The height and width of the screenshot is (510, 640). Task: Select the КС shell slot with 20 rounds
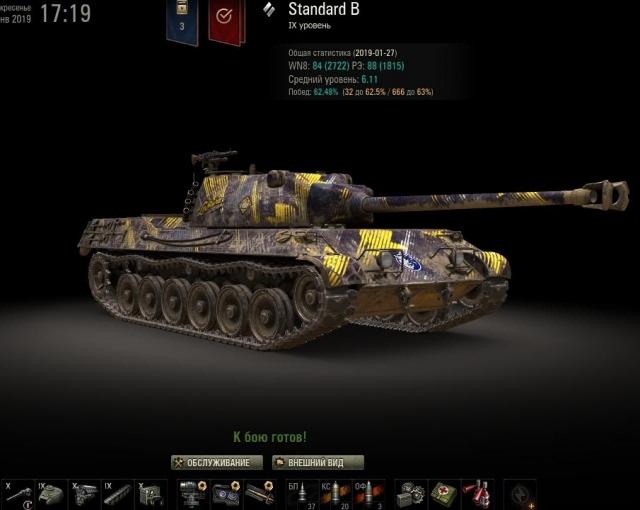pos(334,493)
